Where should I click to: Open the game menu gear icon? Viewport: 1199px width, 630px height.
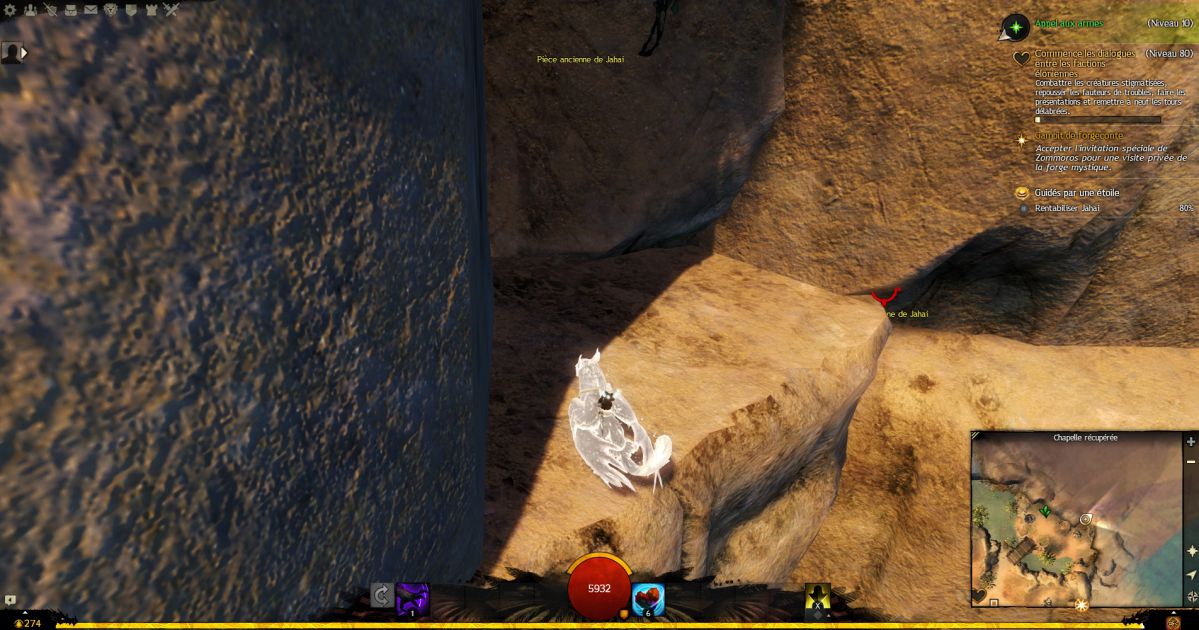coord(10,10)
